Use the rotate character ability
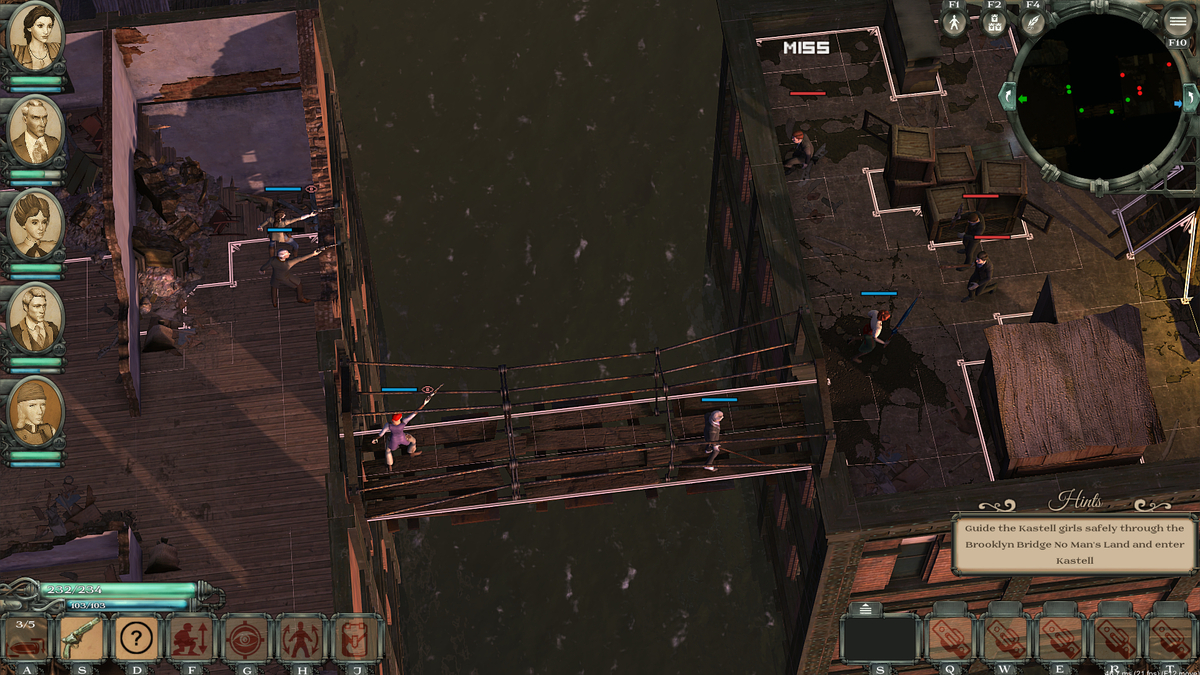Image resolution: width=1200 pixels, height=675 pixels. click(x=301, y=638)
